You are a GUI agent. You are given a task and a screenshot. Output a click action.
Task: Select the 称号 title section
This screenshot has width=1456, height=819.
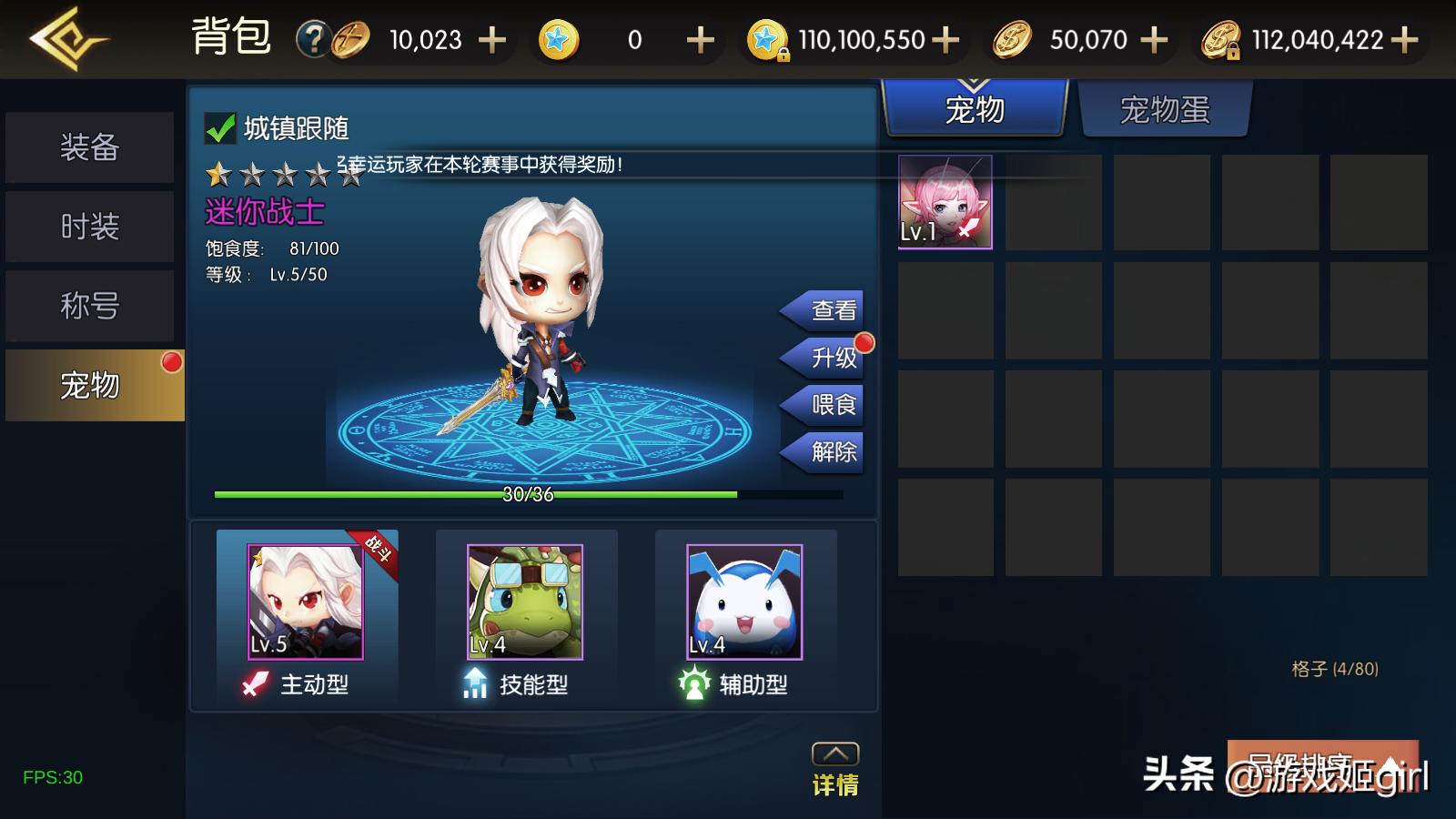click(x=89, y=306)
